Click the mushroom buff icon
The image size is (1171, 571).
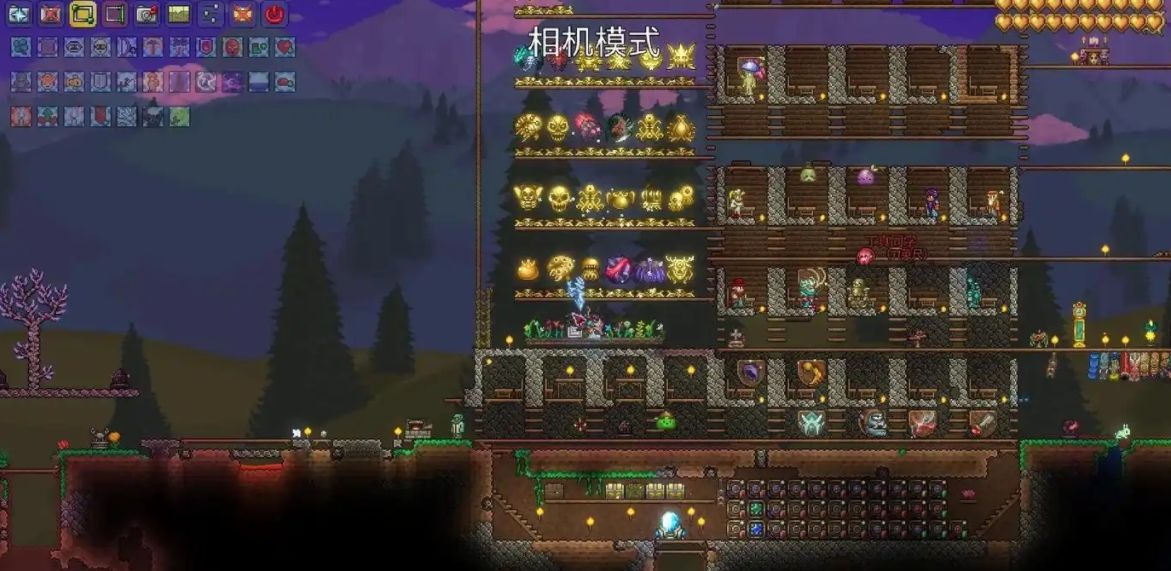[153, 47]
